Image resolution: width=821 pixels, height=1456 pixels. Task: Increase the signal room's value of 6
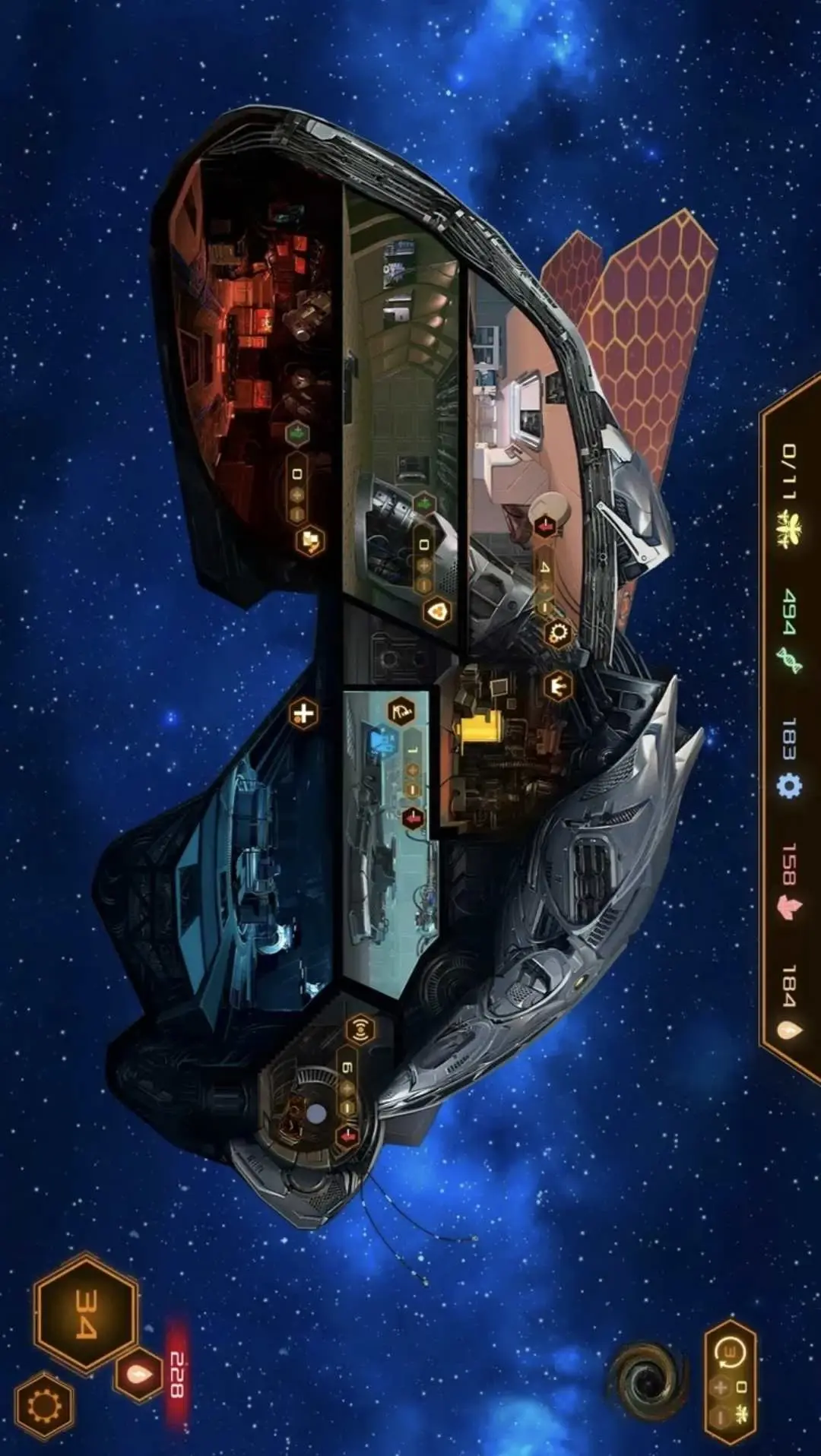pos(347,1089)
